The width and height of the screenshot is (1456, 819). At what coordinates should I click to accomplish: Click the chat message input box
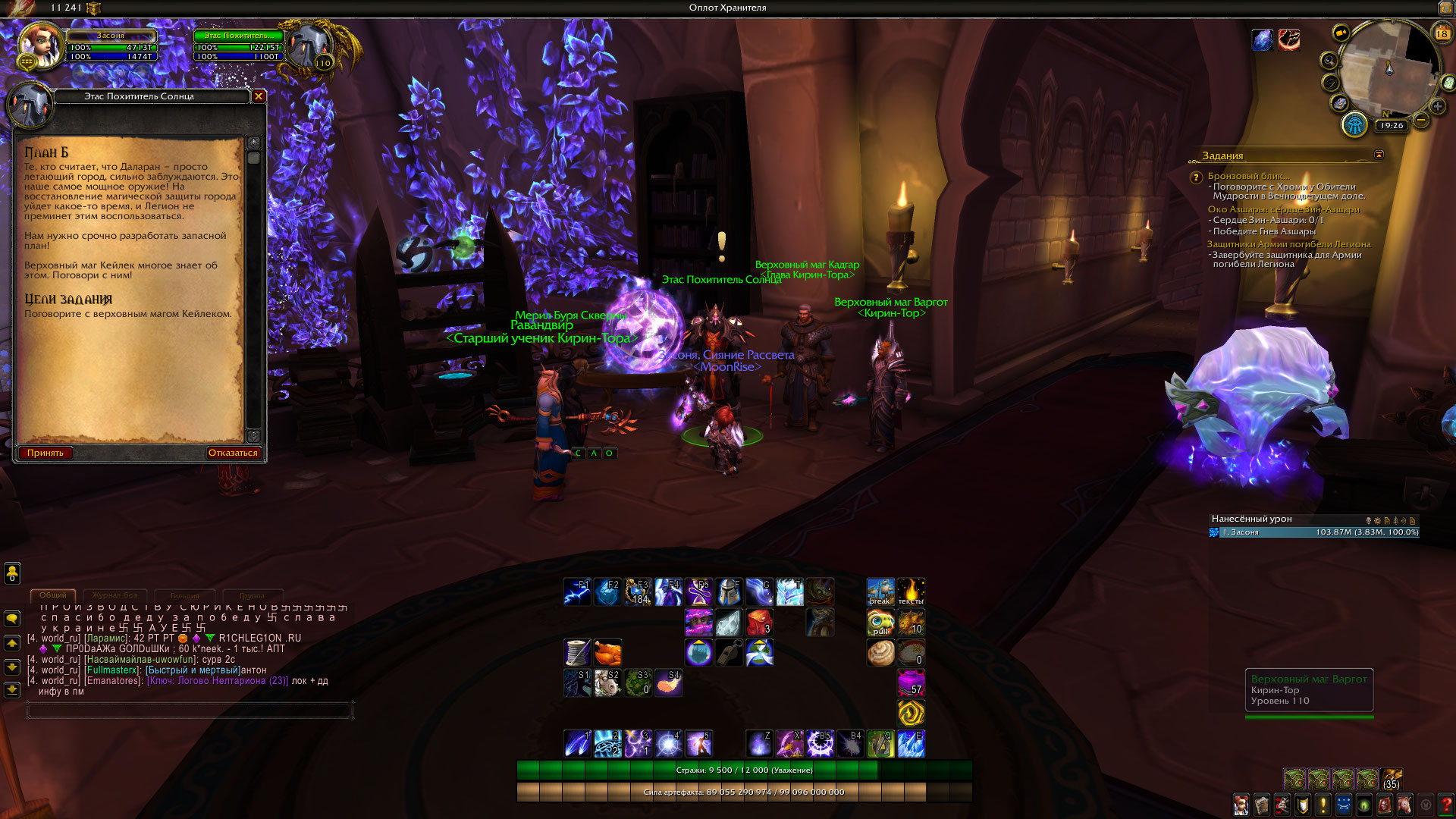tap(190, 711)
